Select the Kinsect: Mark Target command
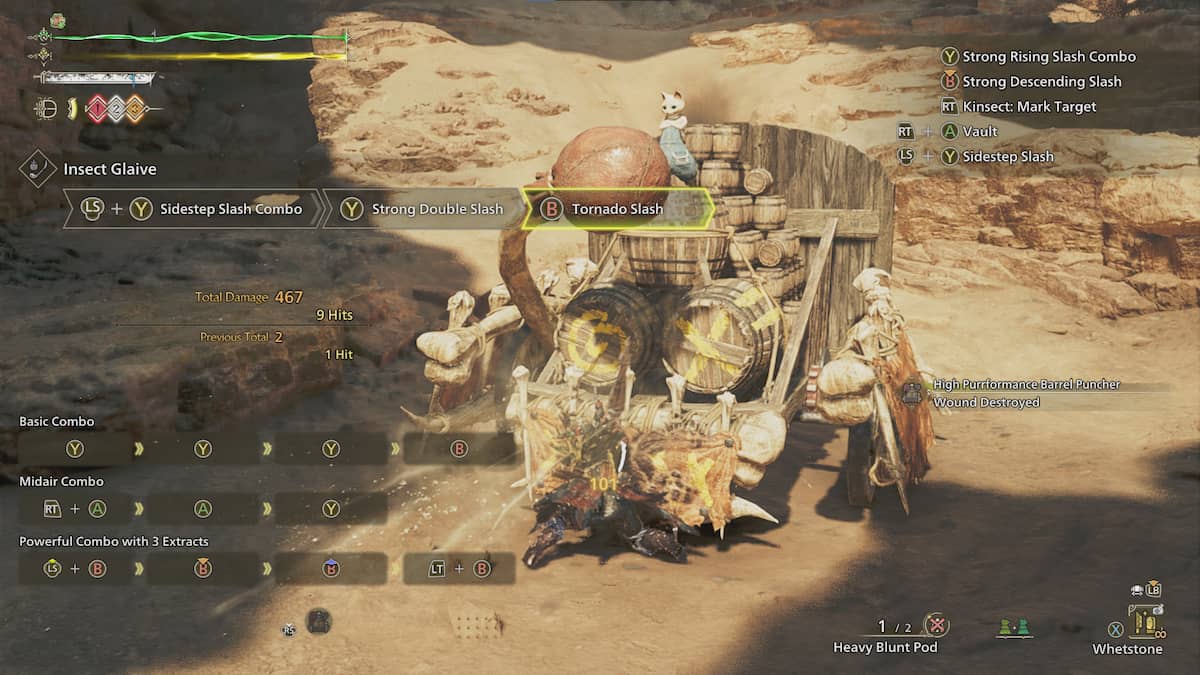The width and height of the screenshot is (1200, 675). [1029, 107]
